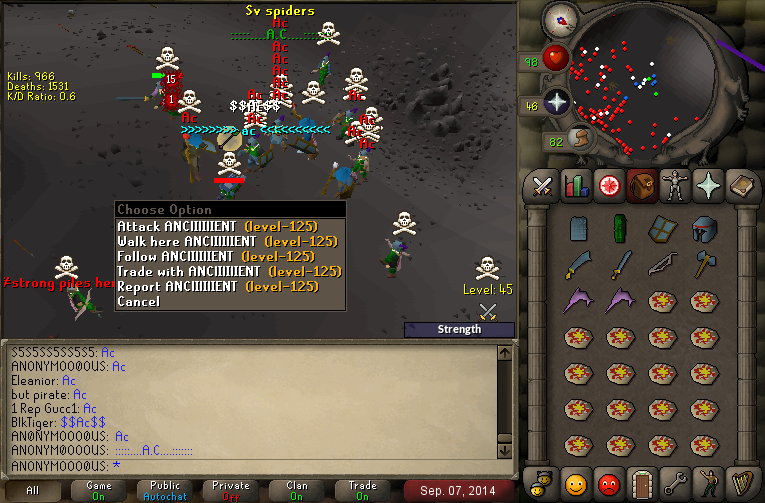Toggle the Private chat filter

pyautogui.click(x=231, y=490)
